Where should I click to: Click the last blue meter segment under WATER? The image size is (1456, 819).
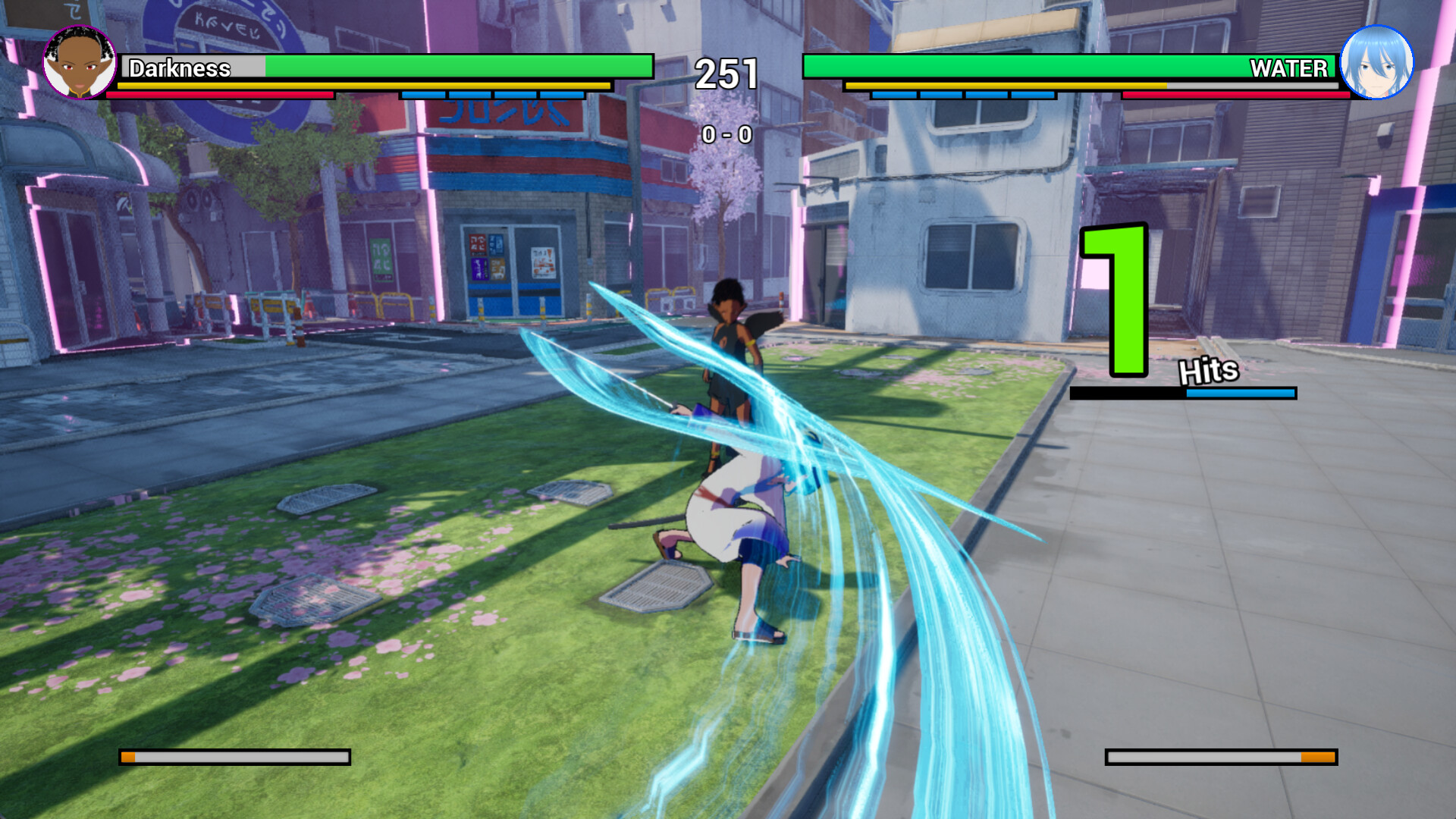pyautogui.click(x=1033, y=96)
